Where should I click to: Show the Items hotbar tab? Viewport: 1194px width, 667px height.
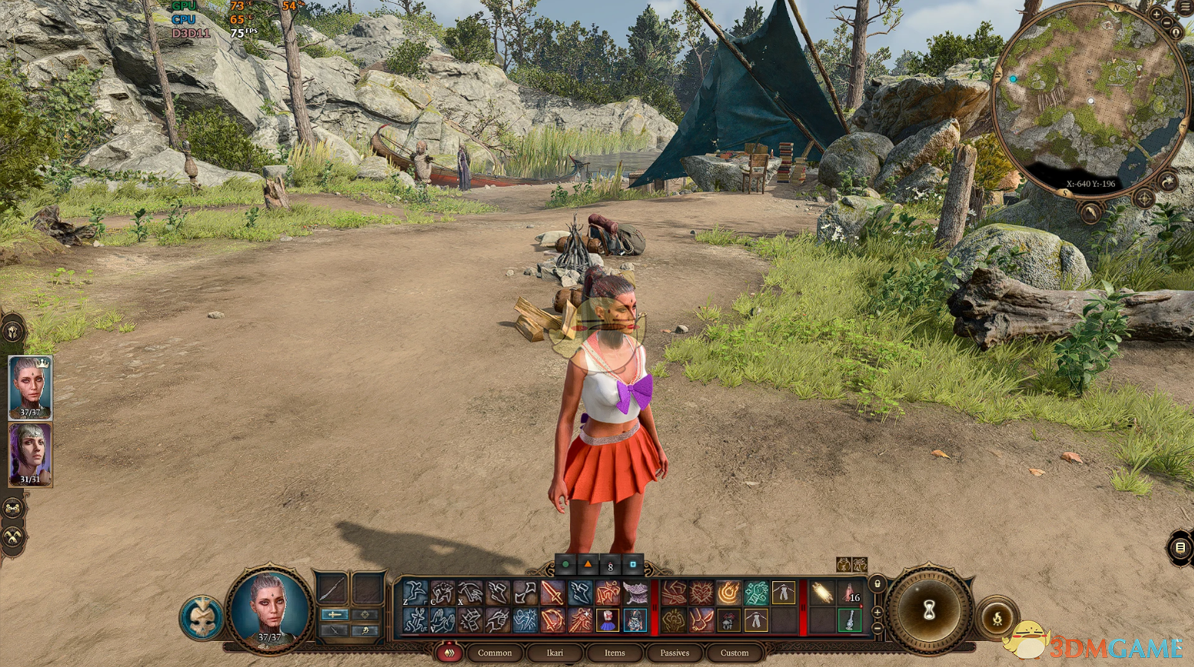(x=614, y=653)
